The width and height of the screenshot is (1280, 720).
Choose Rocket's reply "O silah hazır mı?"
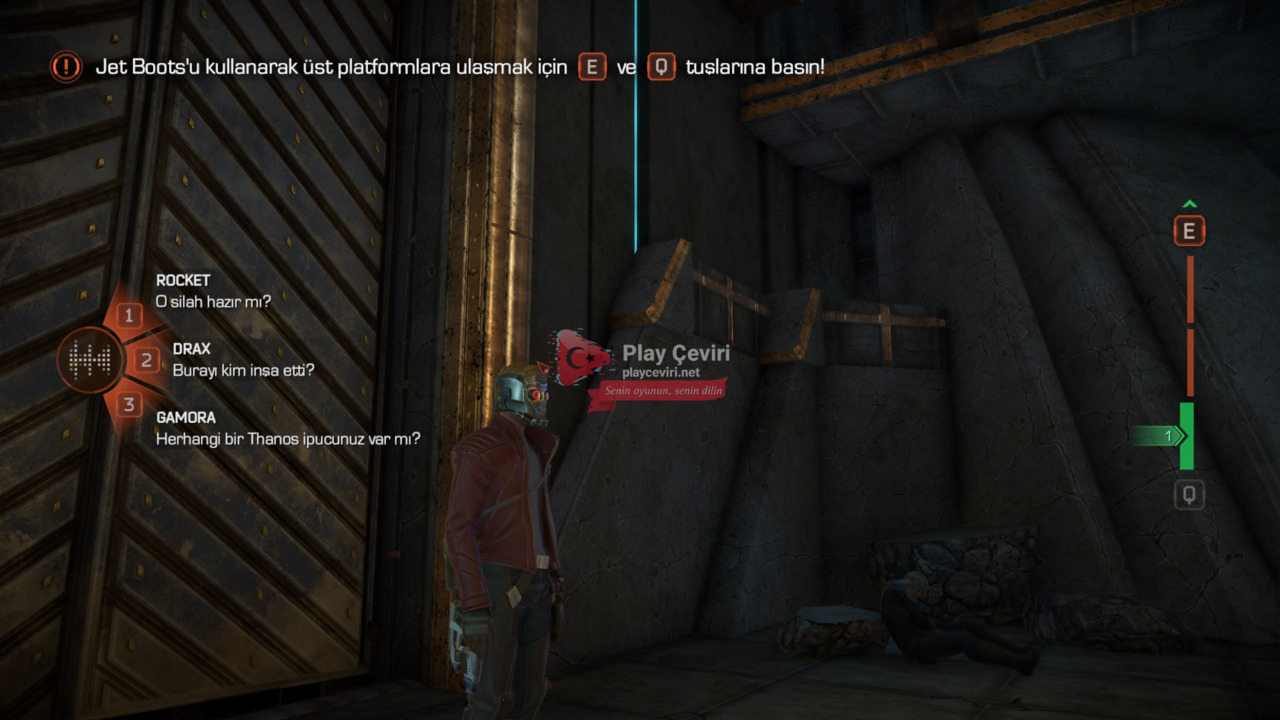click(213, 300)
